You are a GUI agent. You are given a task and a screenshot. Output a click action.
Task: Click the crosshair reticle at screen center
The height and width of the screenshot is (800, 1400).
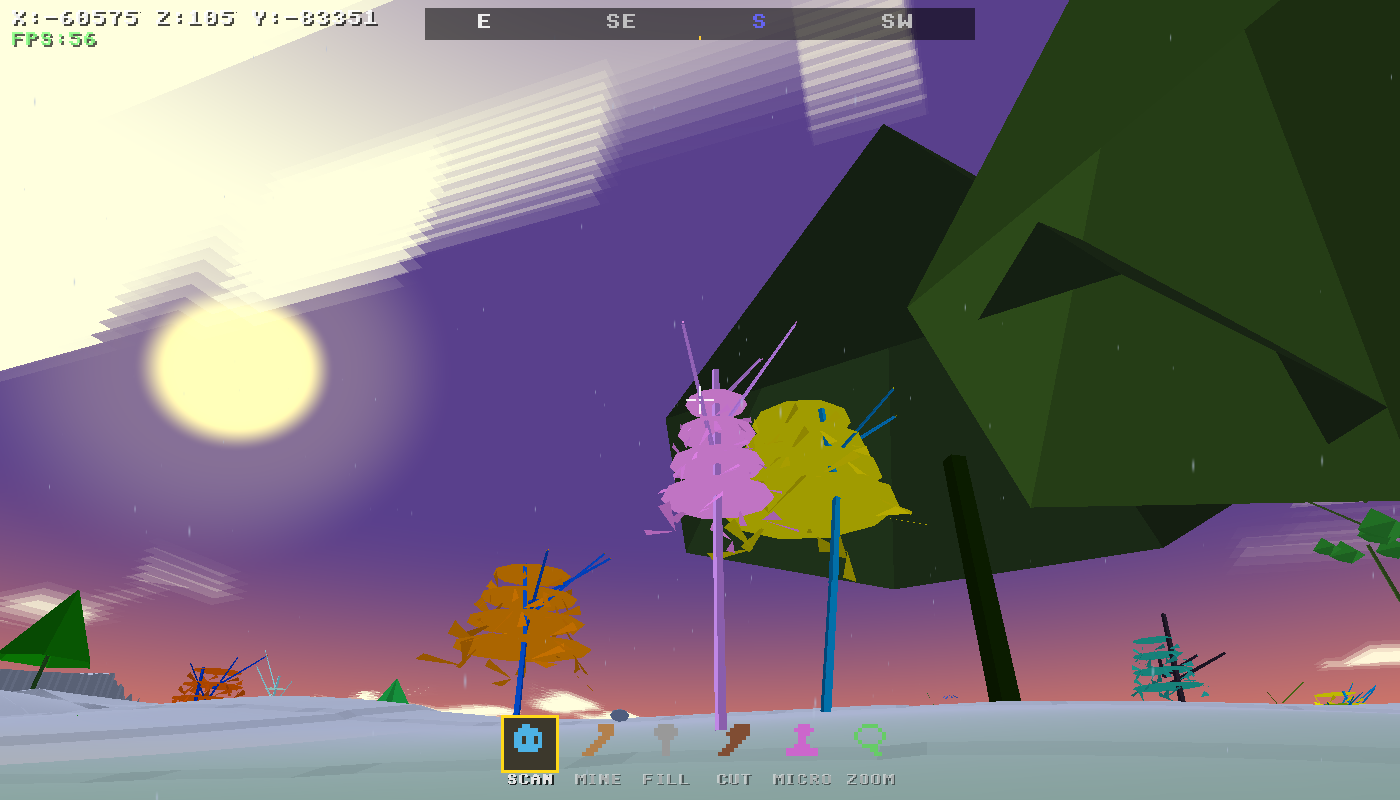click(700, 400)
